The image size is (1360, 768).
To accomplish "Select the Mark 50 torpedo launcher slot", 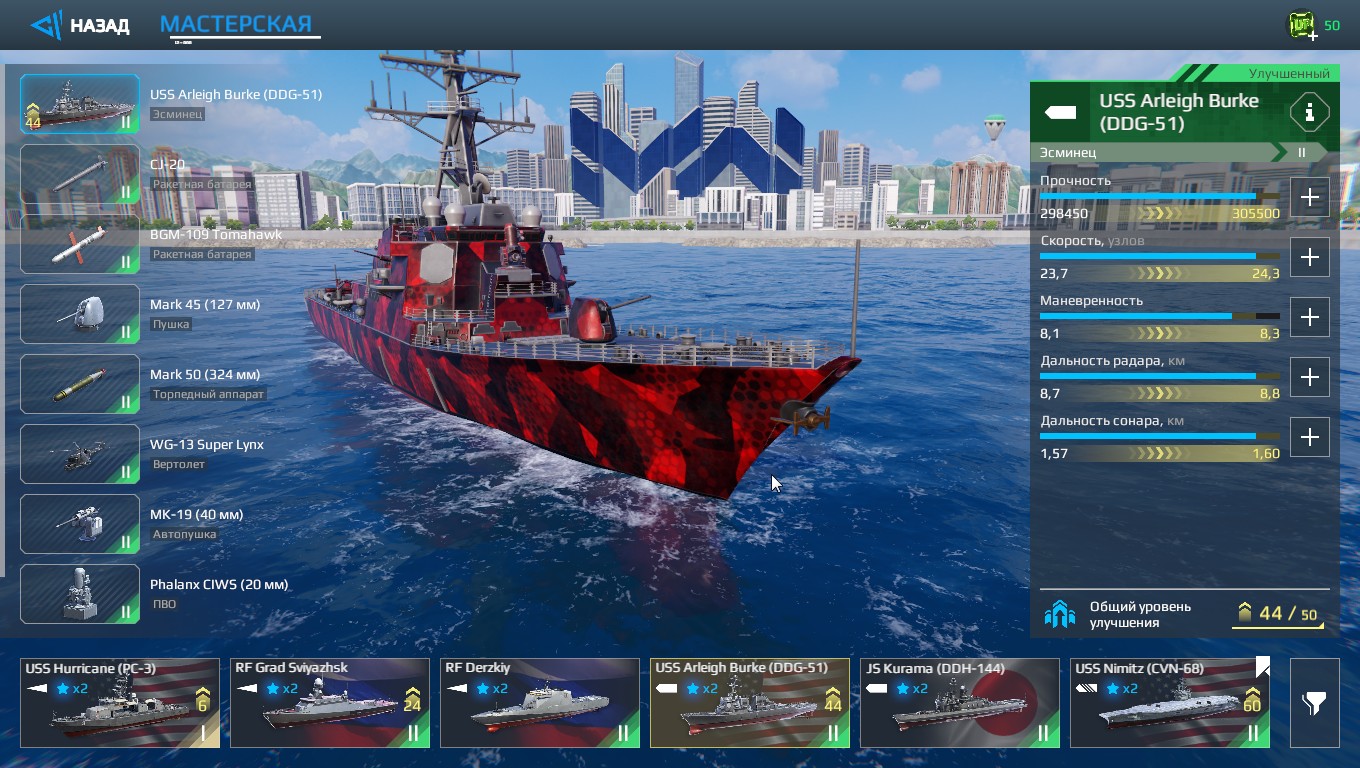I will (80, 384).
